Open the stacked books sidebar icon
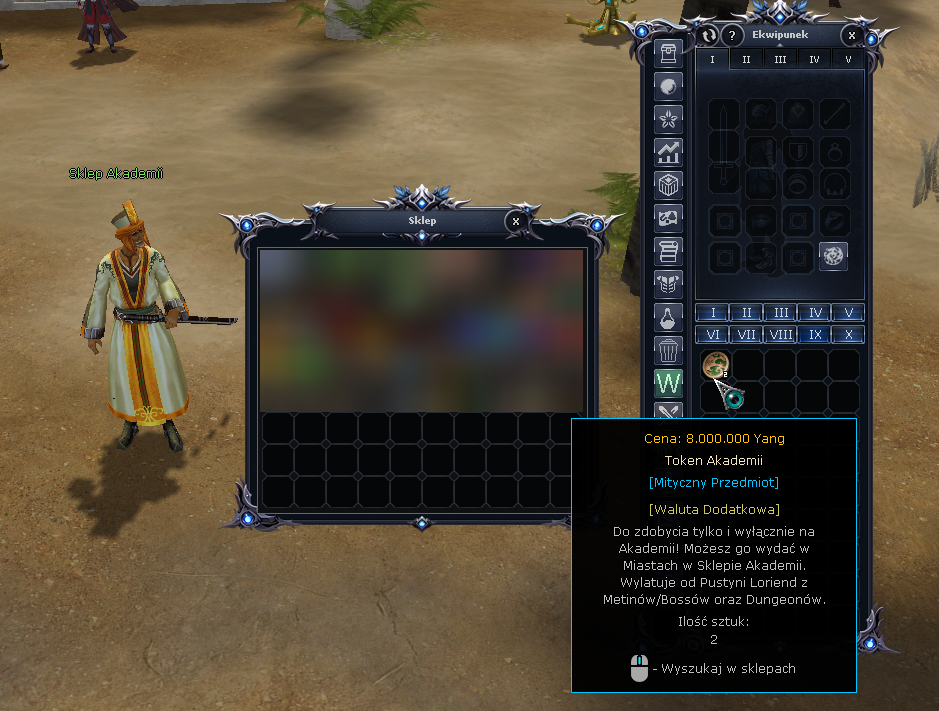 click(668, 251)
